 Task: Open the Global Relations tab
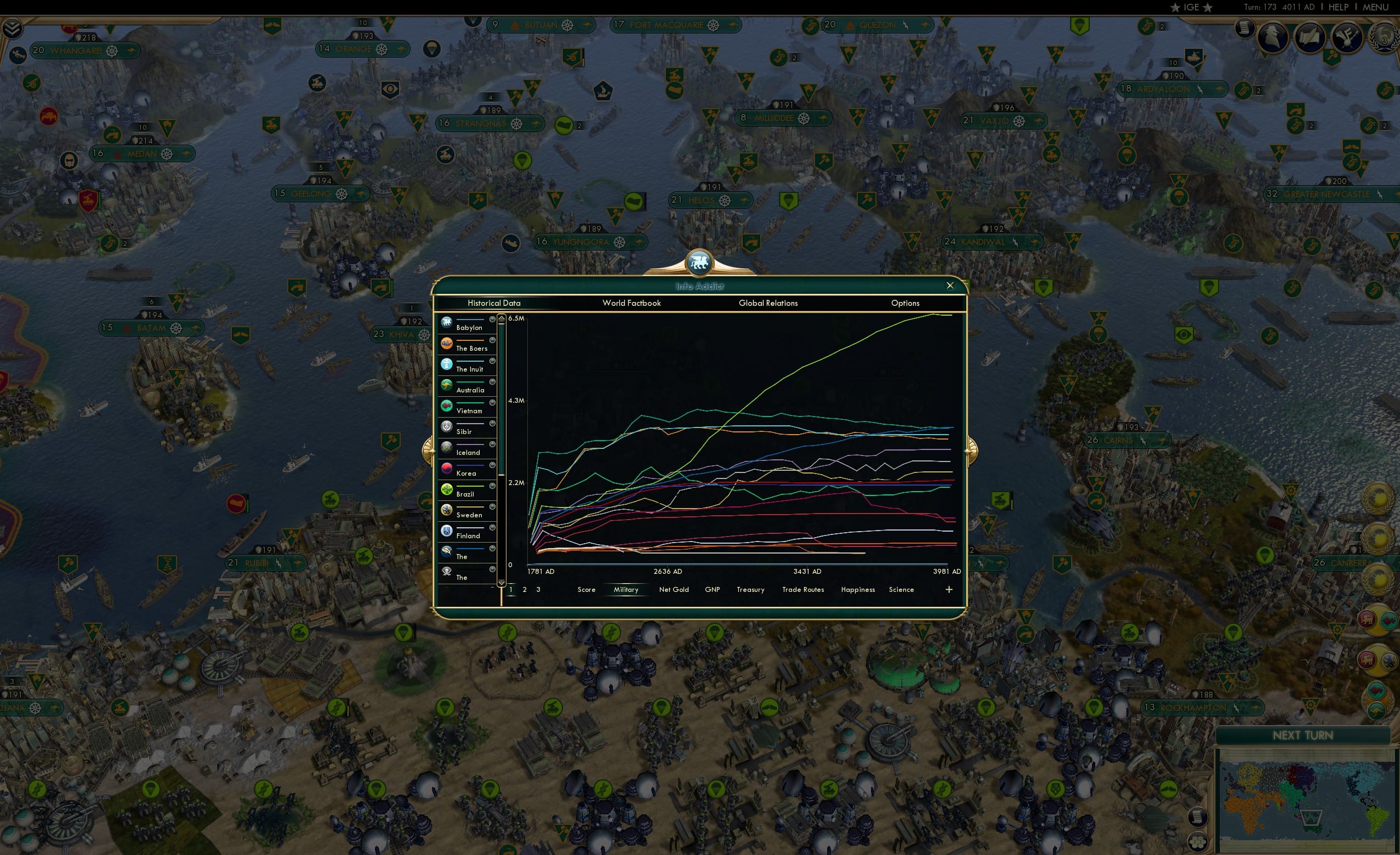click(x=768, y=303)
